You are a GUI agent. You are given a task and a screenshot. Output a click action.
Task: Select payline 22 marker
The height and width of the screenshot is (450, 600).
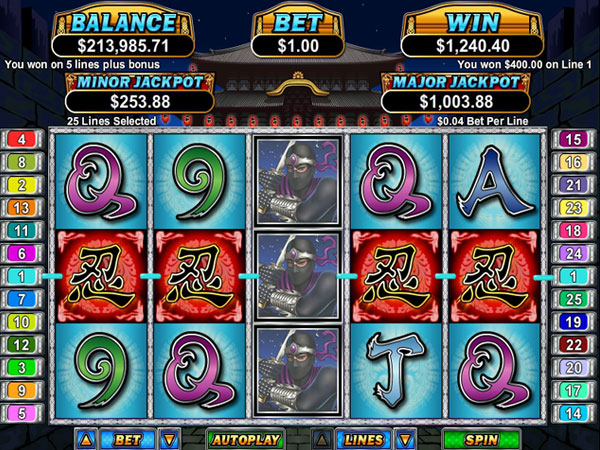point(574,344)
